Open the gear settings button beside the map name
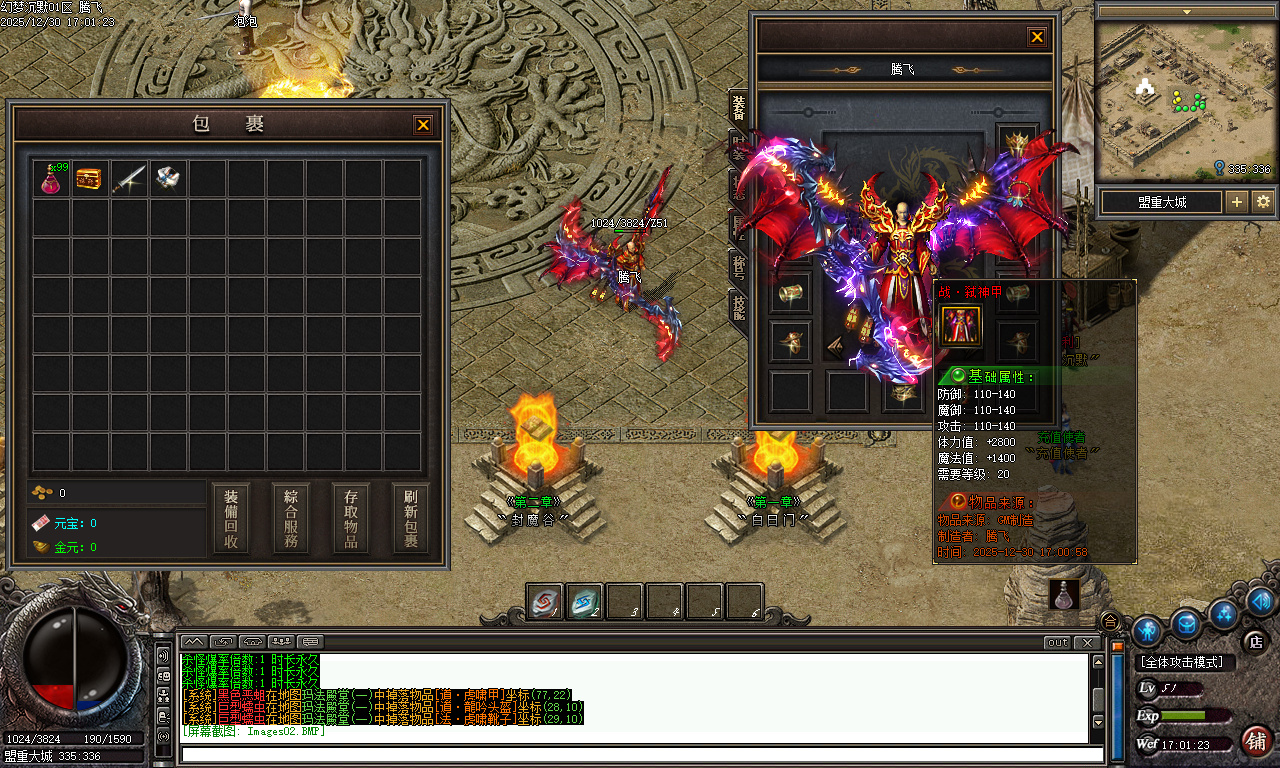Viewport: 1280px width, 768px height. [x=1263, y=201]
